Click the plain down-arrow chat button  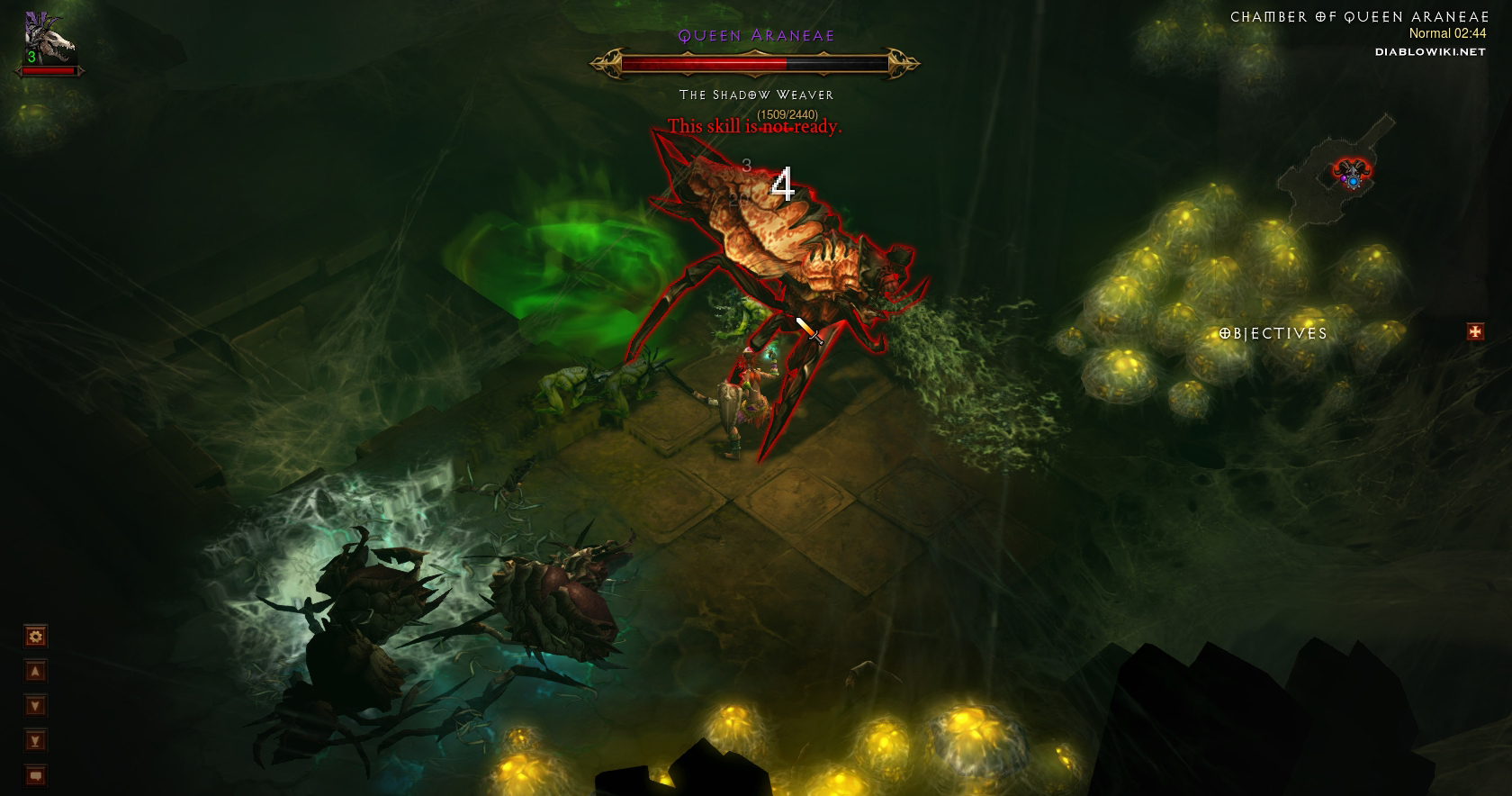(35, 706)
